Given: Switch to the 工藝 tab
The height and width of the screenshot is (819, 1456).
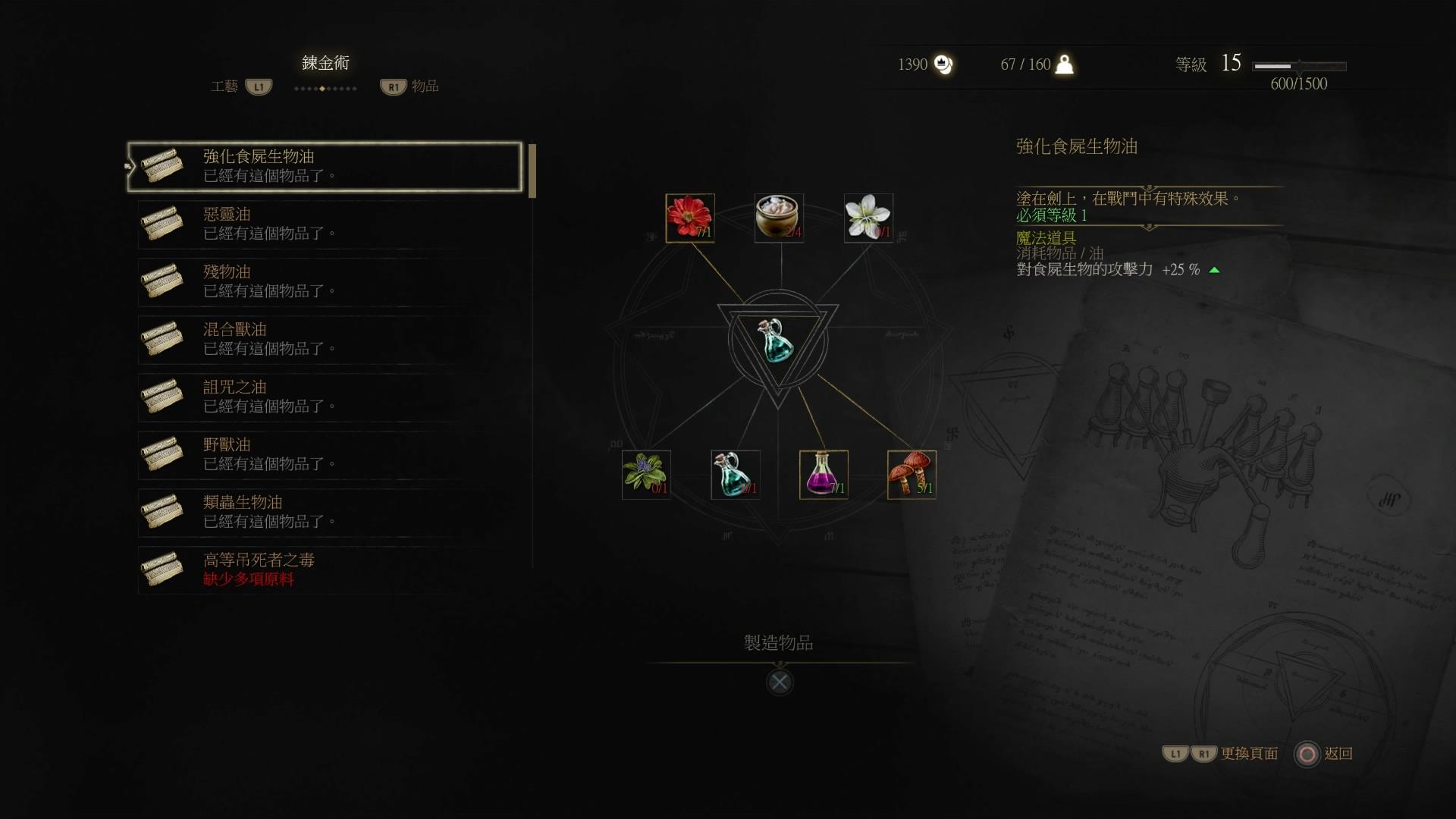Looking at the screenshot, I should 225,86.
